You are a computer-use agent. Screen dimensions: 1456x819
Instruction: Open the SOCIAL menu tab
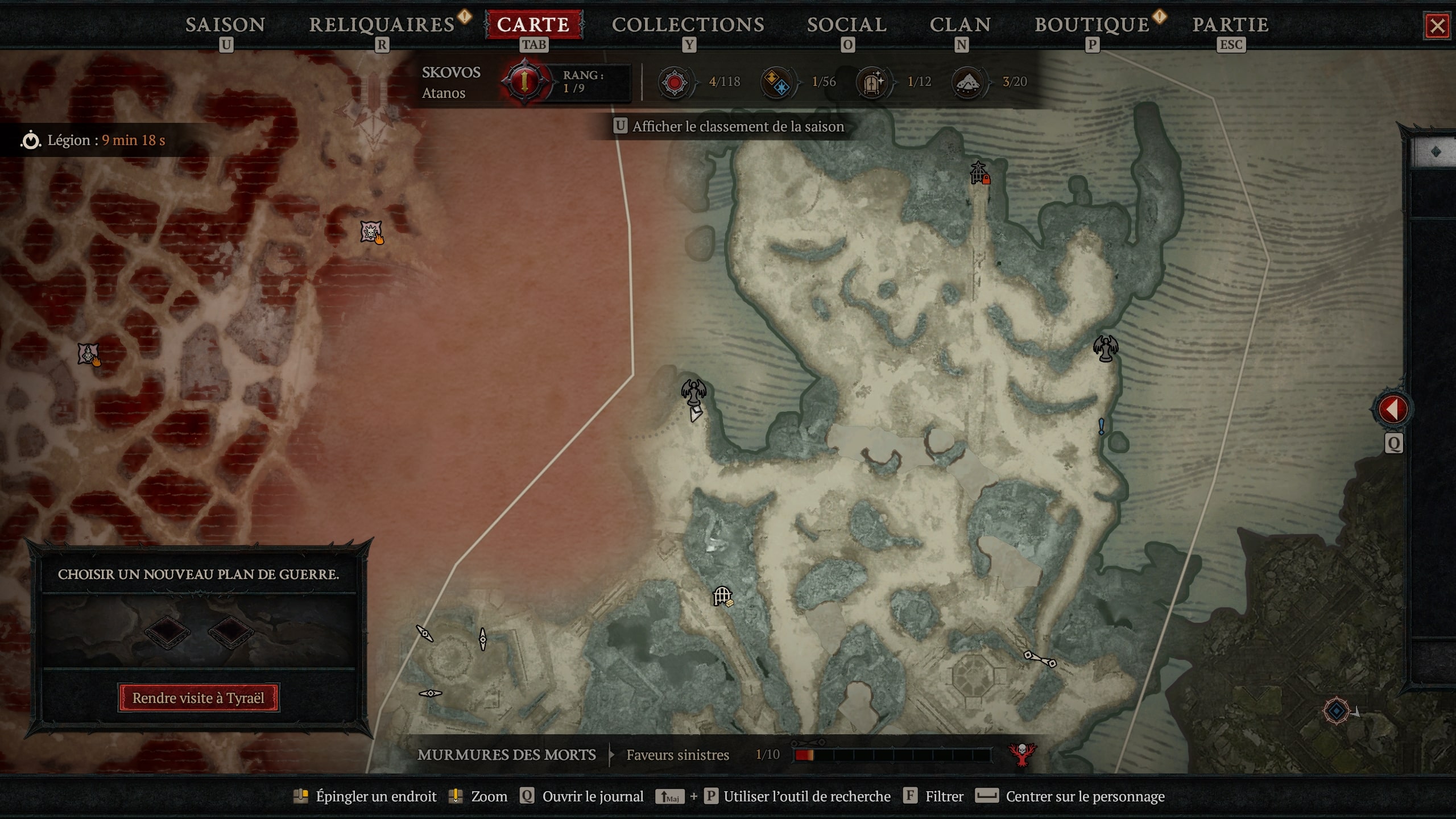847,24
